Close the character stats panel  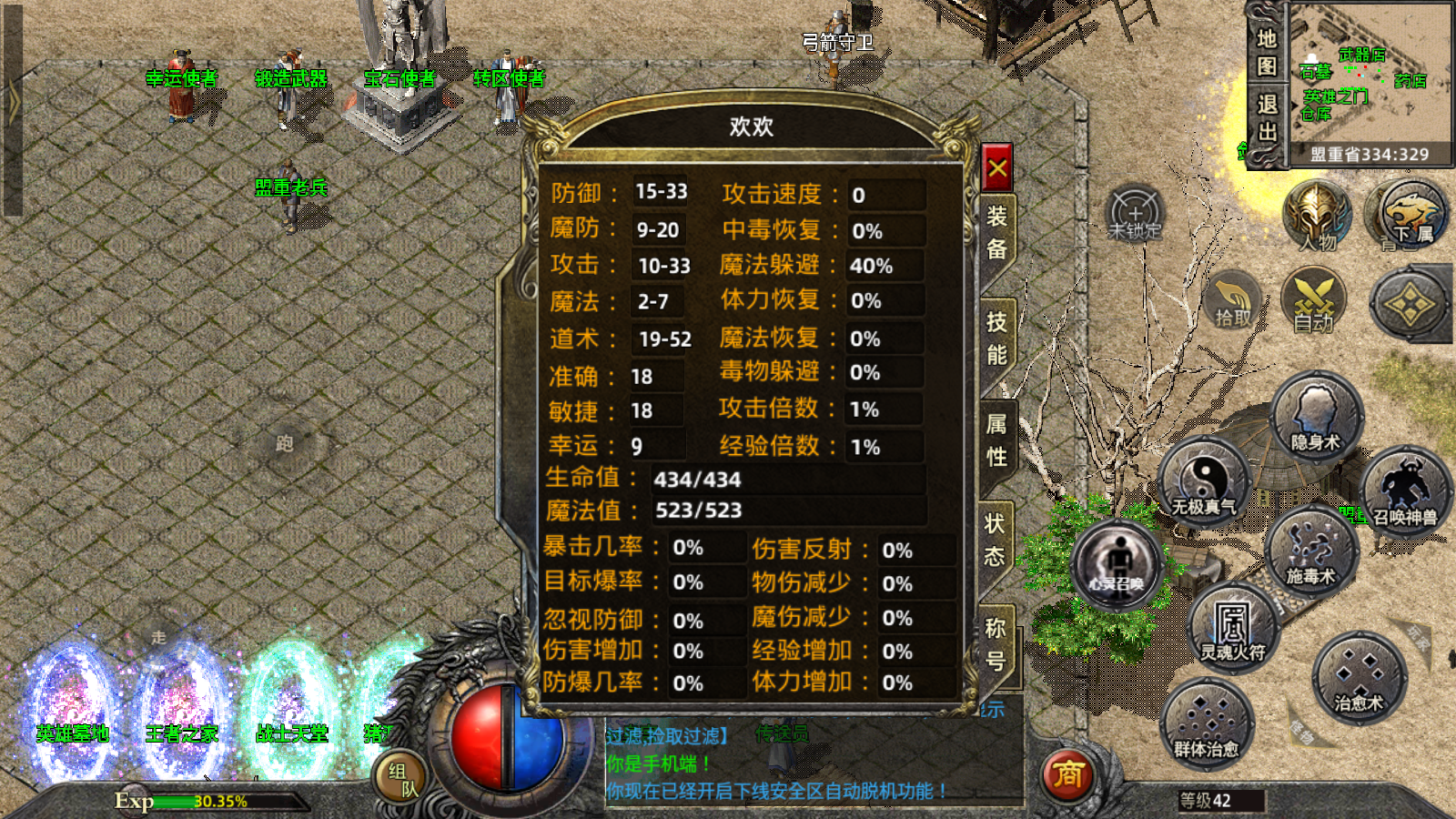pos(997,168)
